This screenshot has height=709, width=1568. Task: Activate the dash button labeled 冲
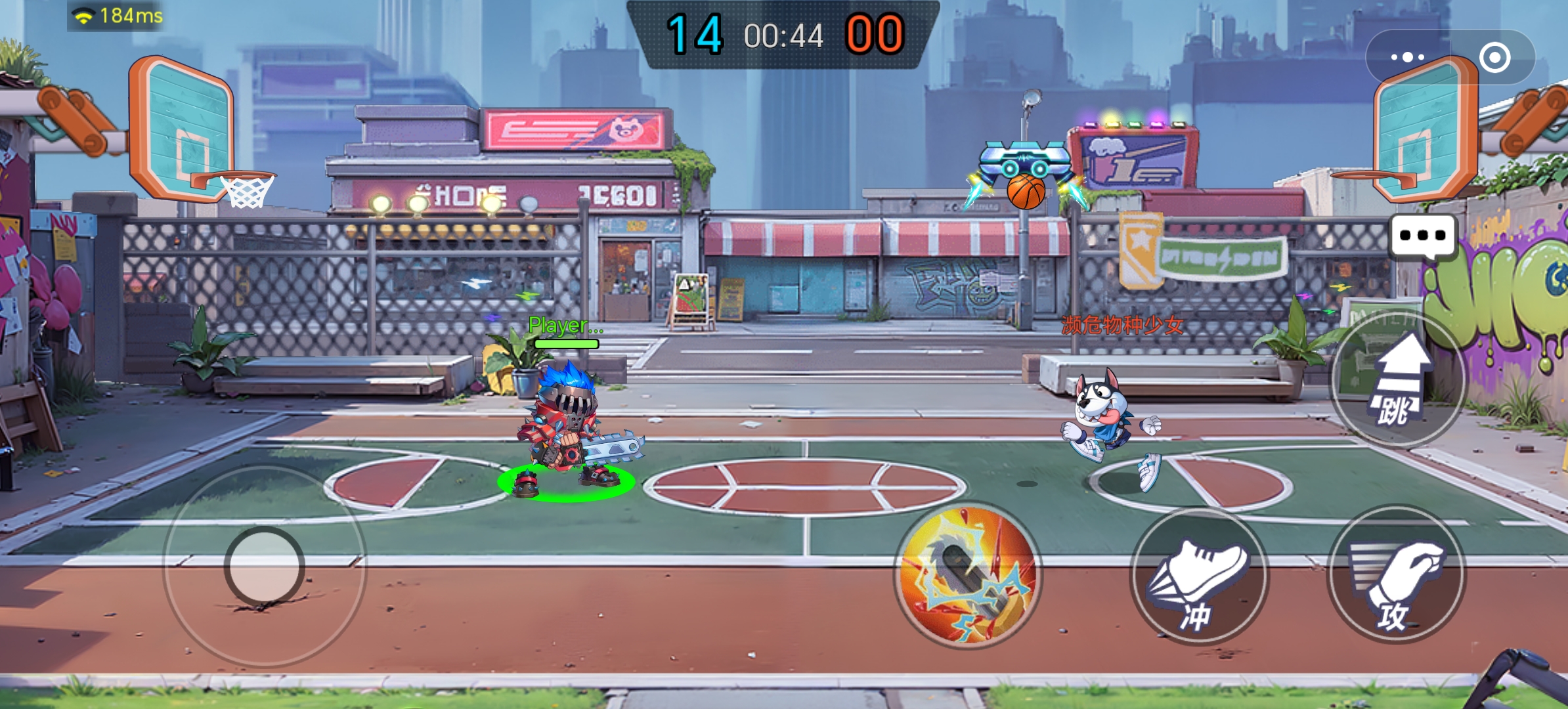point(1199,576)
